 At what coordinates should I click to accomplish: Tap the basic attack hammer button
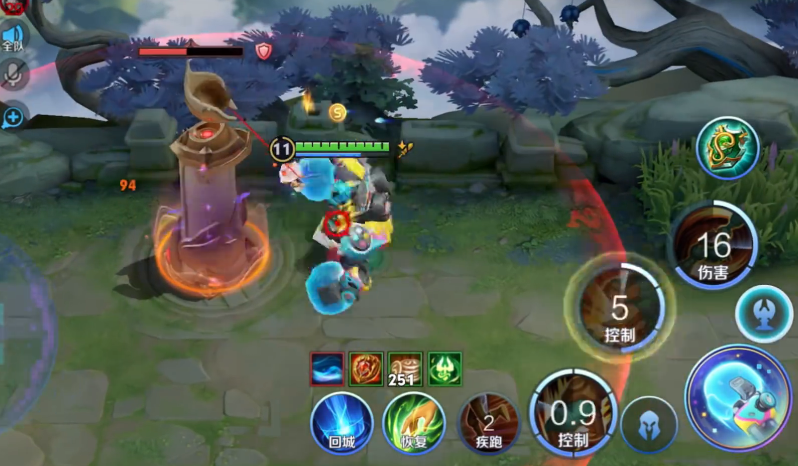point(738,398)
